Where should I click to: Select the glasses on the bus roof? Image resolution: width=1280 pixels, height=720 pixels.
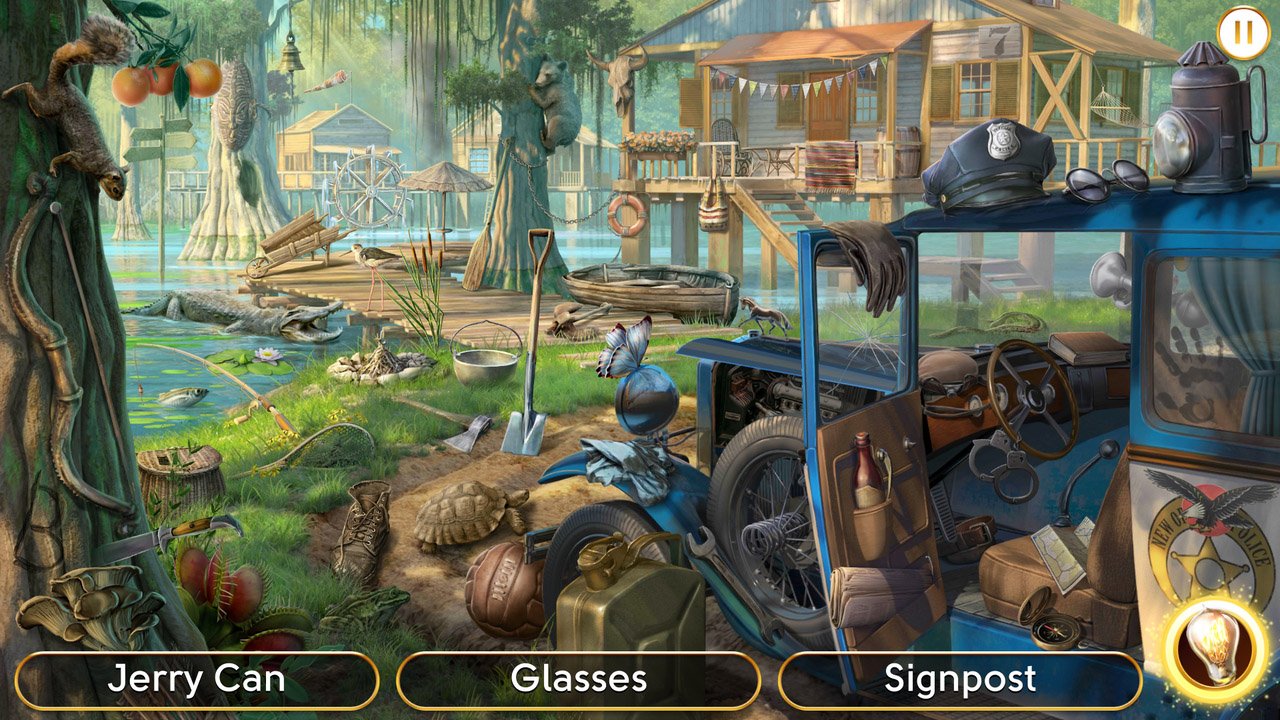click(1090, 180)
